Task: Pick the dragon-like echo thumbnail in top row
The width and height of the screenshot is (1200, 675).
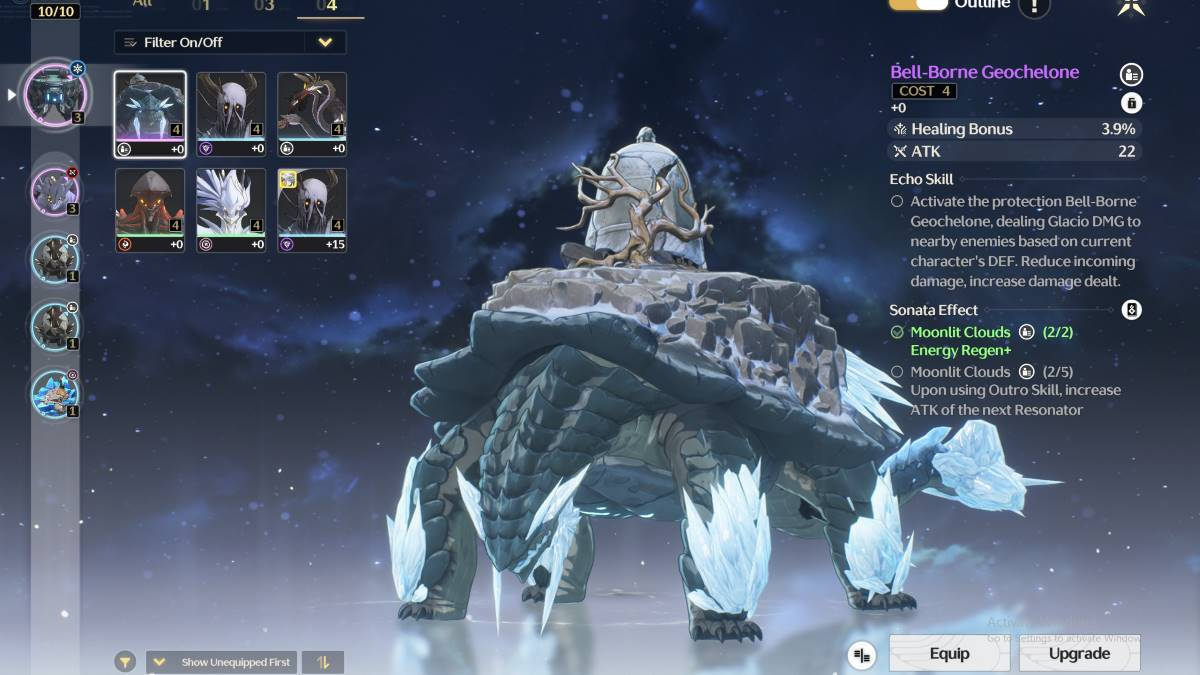Action: pos(312,114)
